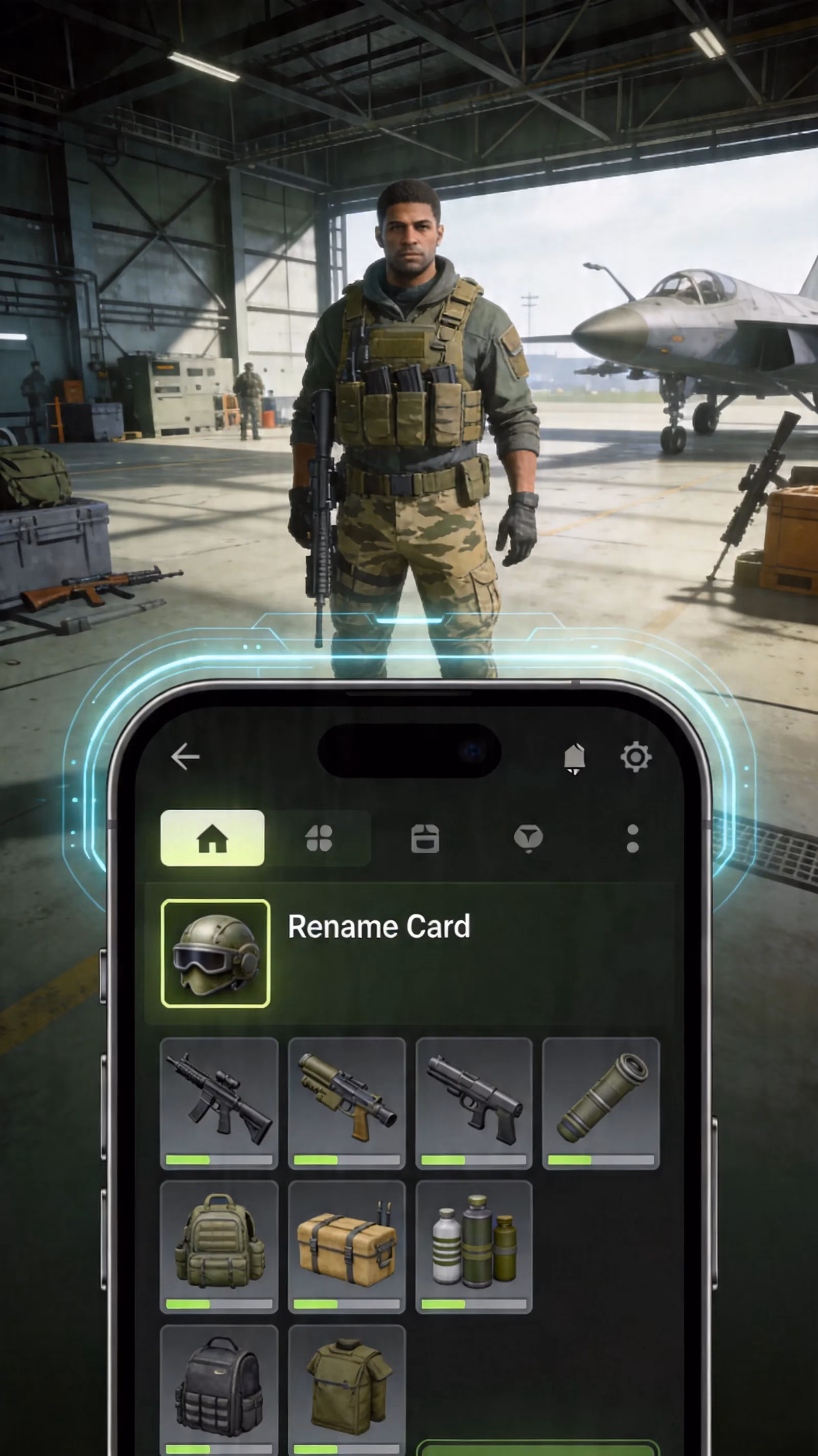818x1456 pixels.
Task: Select the home tab icon
Action: coord(213,838)
